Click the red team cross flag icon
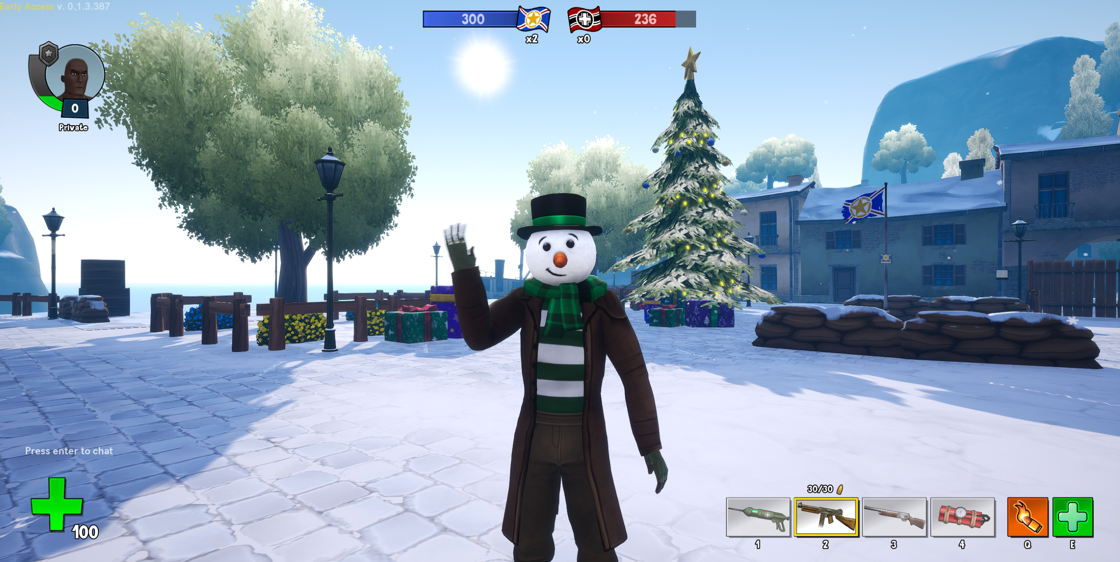1120x562 pixels. coord(584,19)
